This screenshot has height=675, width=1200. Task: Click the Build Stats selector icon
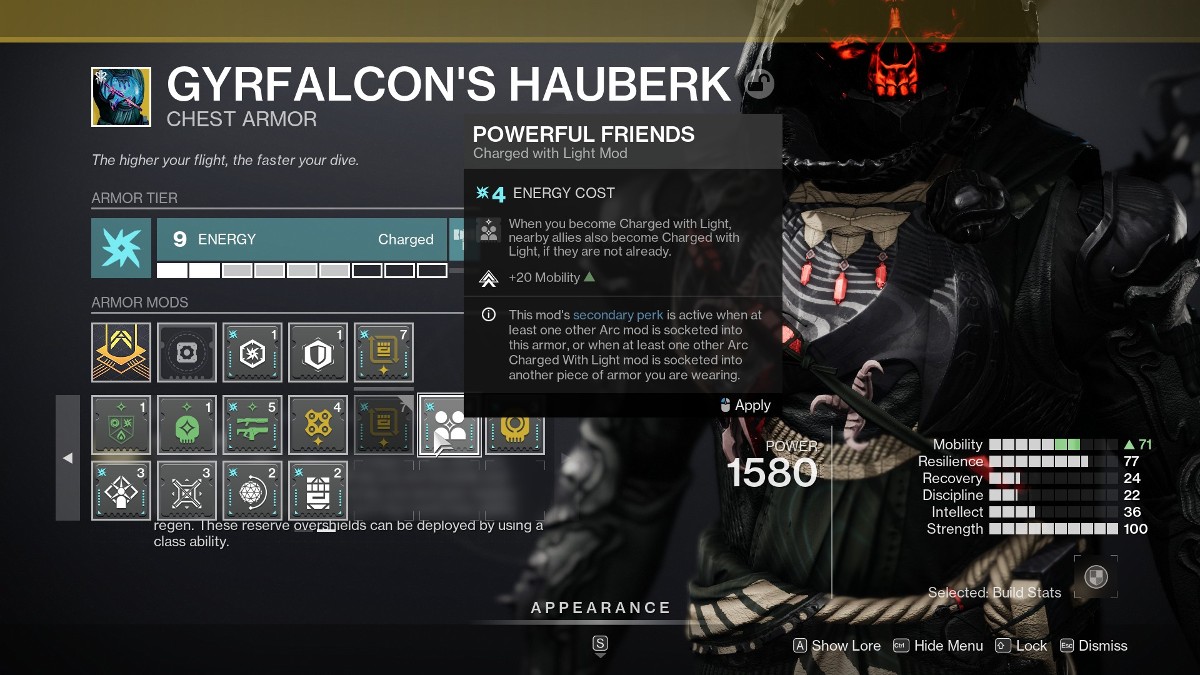1096,578
